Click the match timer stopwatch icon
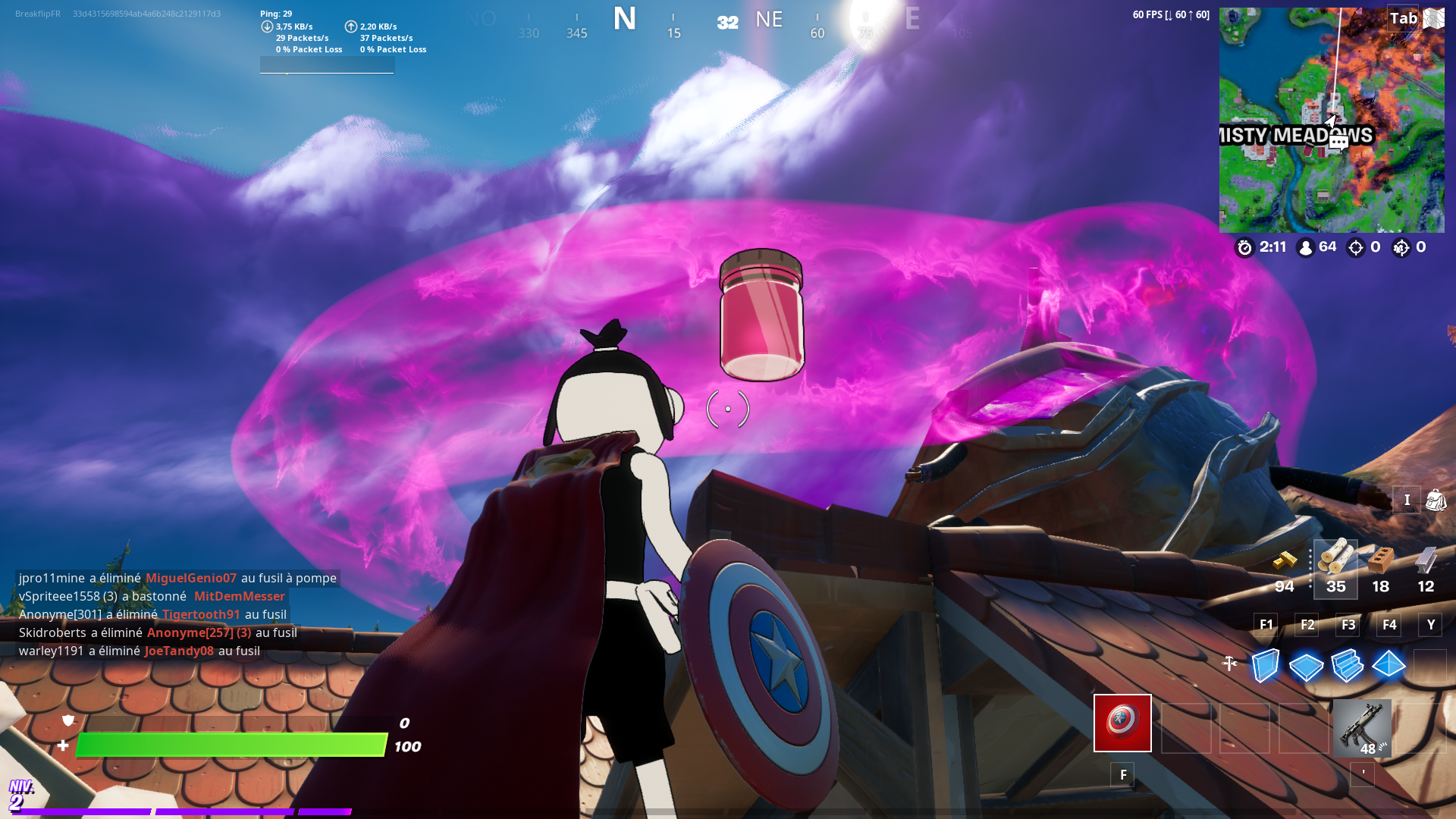1456x819 pixels. pos(1244,247)
